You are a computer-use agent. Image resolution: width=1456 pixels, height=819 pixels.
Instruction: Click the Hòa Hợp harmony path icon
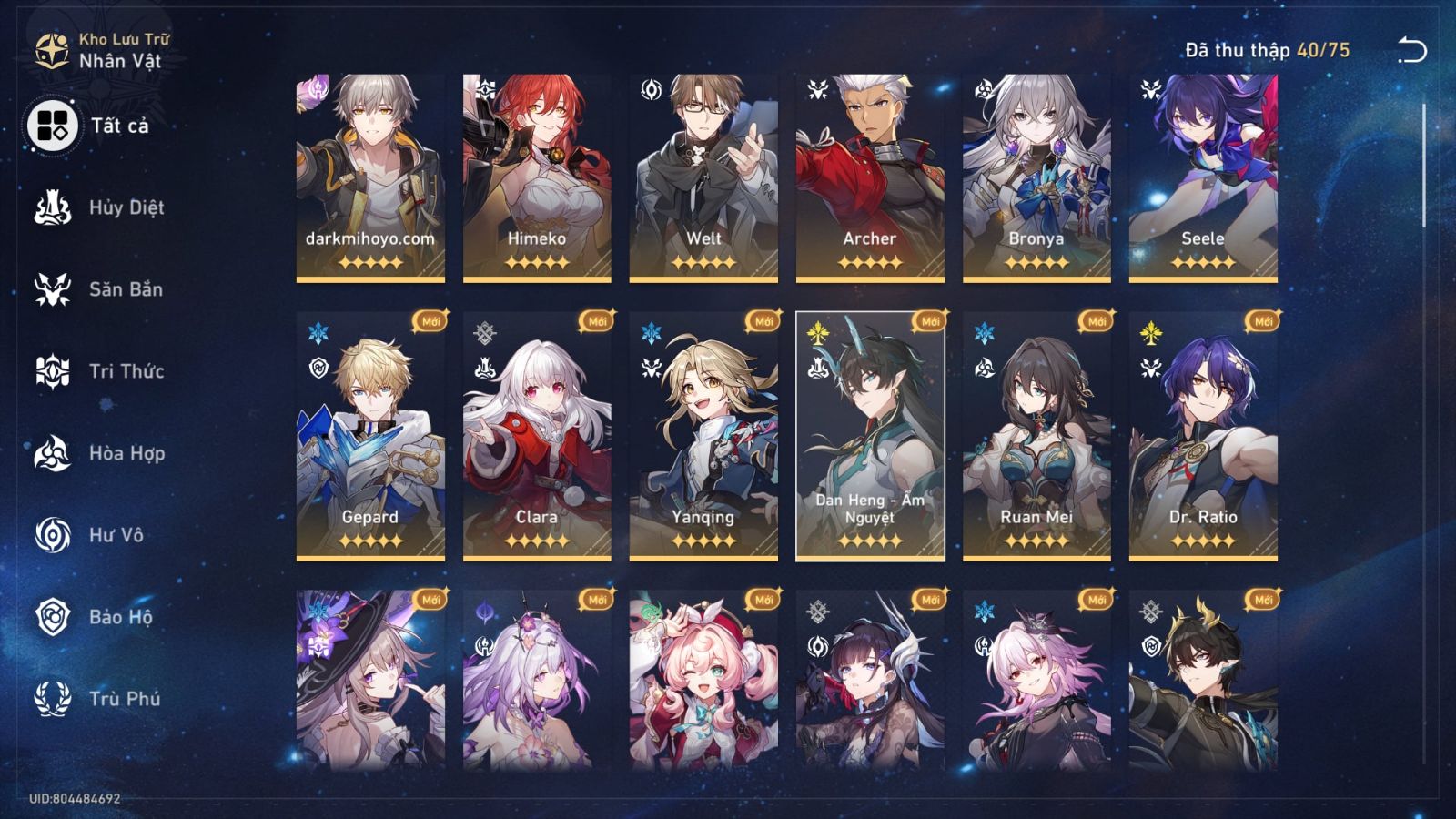(x=55, y=453)
